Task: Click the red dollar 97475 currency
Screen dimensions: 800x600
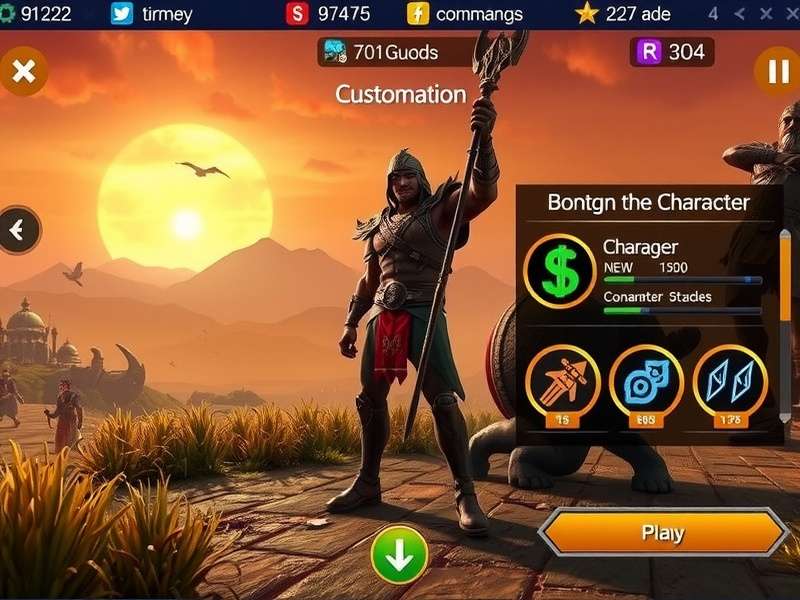Action: pos(330,14)
